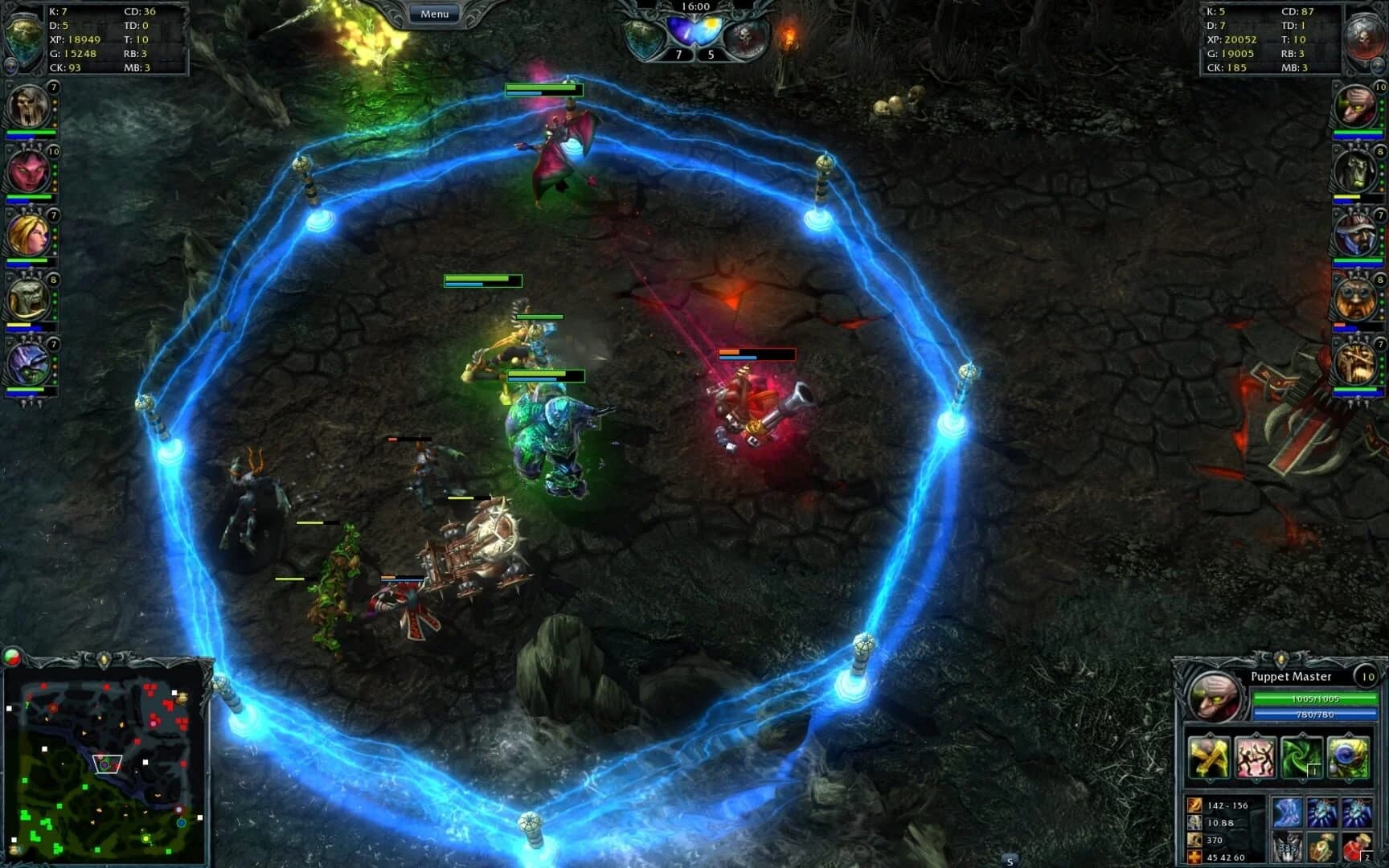Select Puppet Master's first ability (crossed swords)
The width and height of the screenshot is (1389, 868).
pyautogui.click(x=1209, y=758)
